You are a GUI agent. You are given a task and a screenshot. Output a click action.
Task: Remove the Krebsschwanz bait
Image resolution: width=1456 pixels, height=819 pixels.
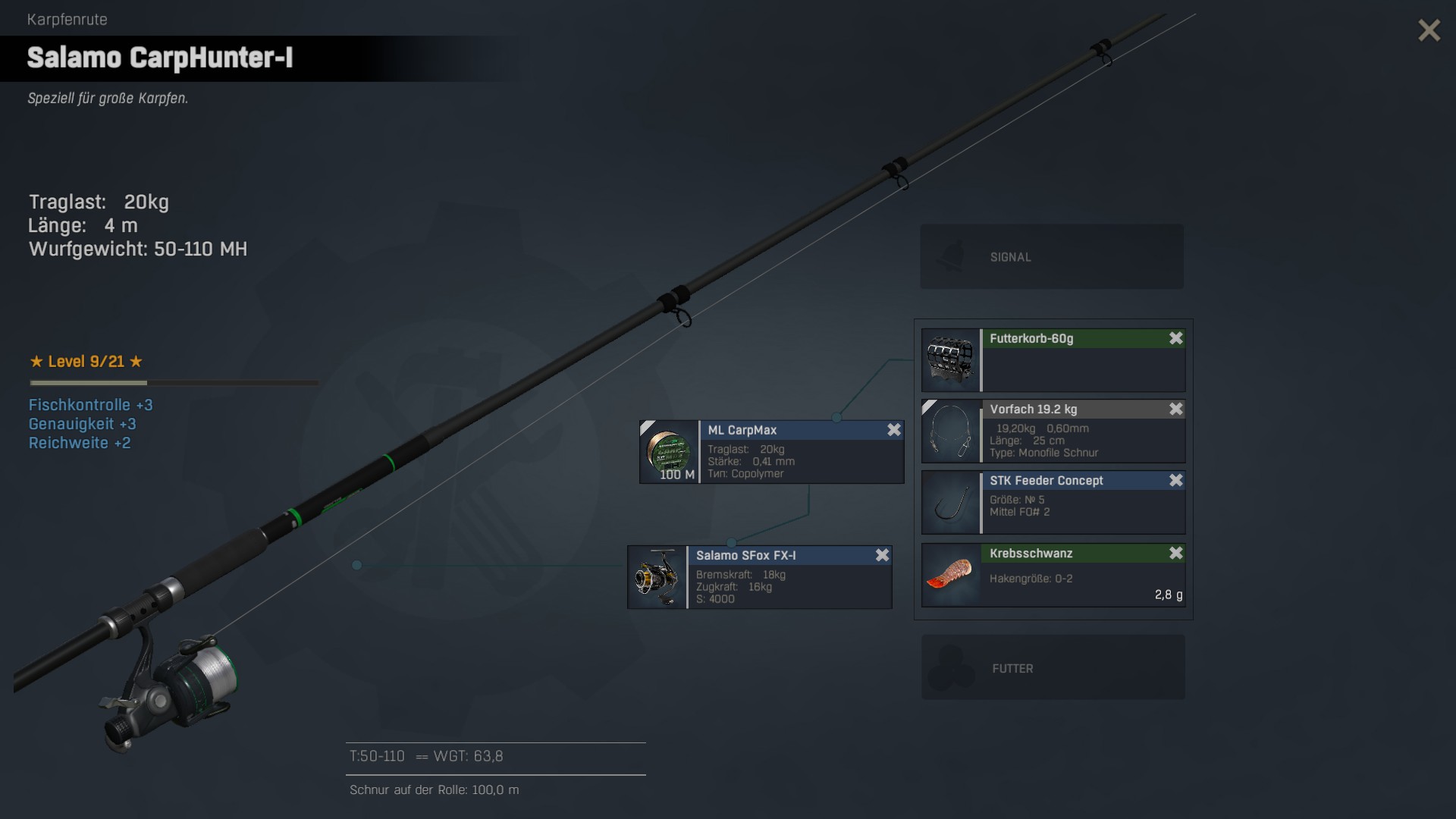tap(1176, 554)
